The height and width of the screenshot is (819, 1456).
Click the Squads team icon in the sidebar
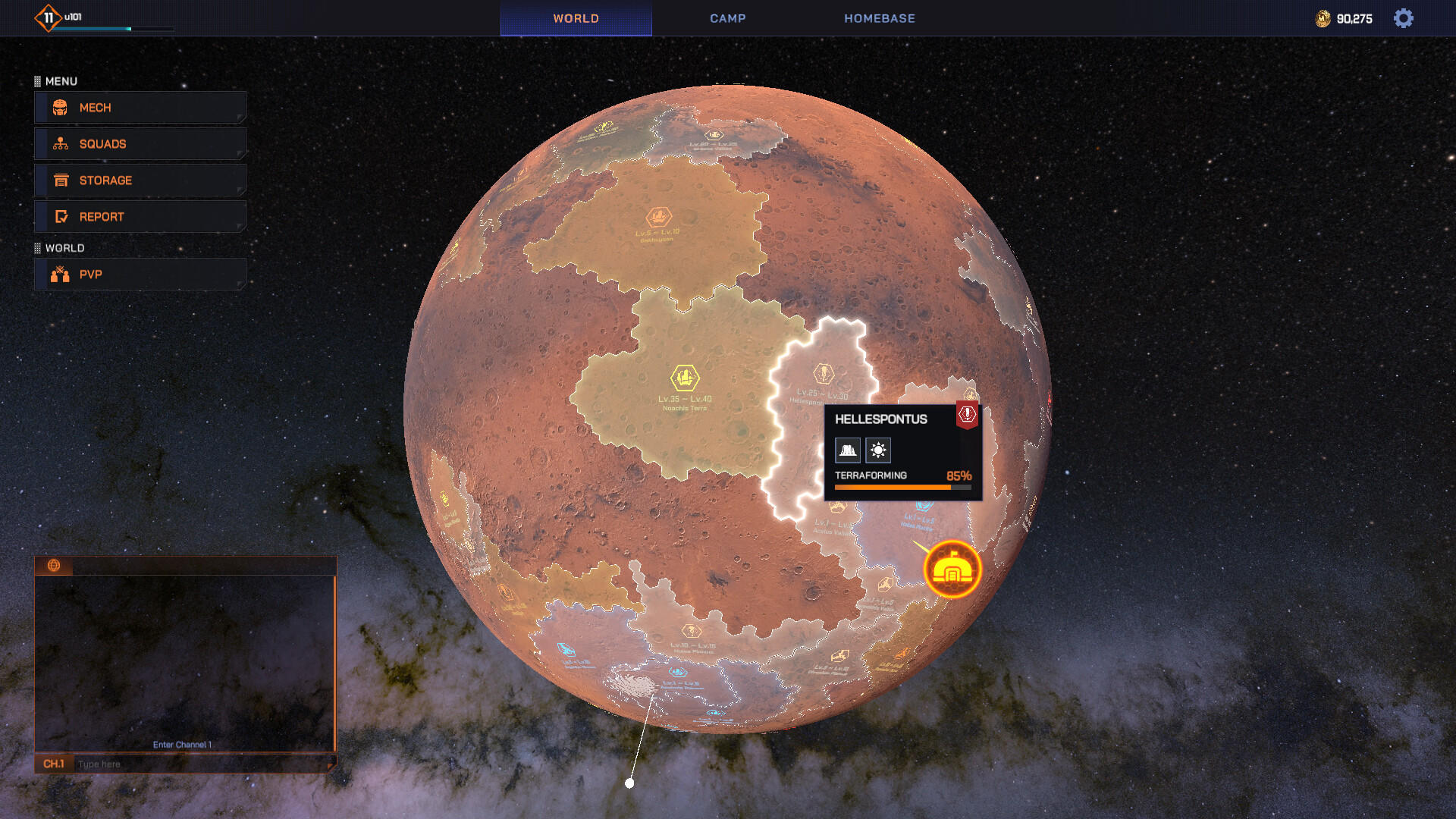pyautogui.click(x=59, y=143)
